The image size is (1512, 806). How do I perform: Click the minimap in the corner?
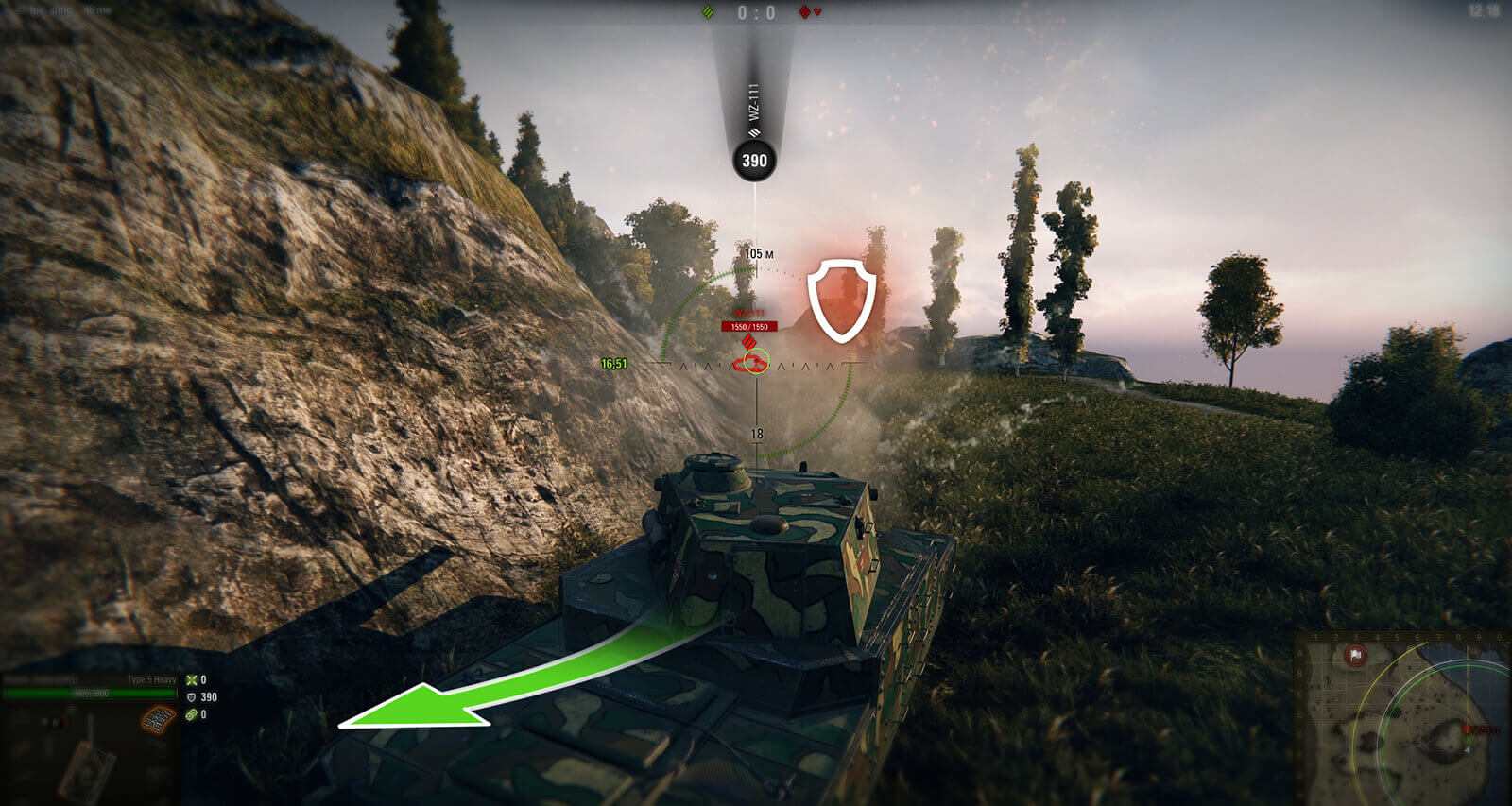pyautogui.click(x=1402, y=718)
